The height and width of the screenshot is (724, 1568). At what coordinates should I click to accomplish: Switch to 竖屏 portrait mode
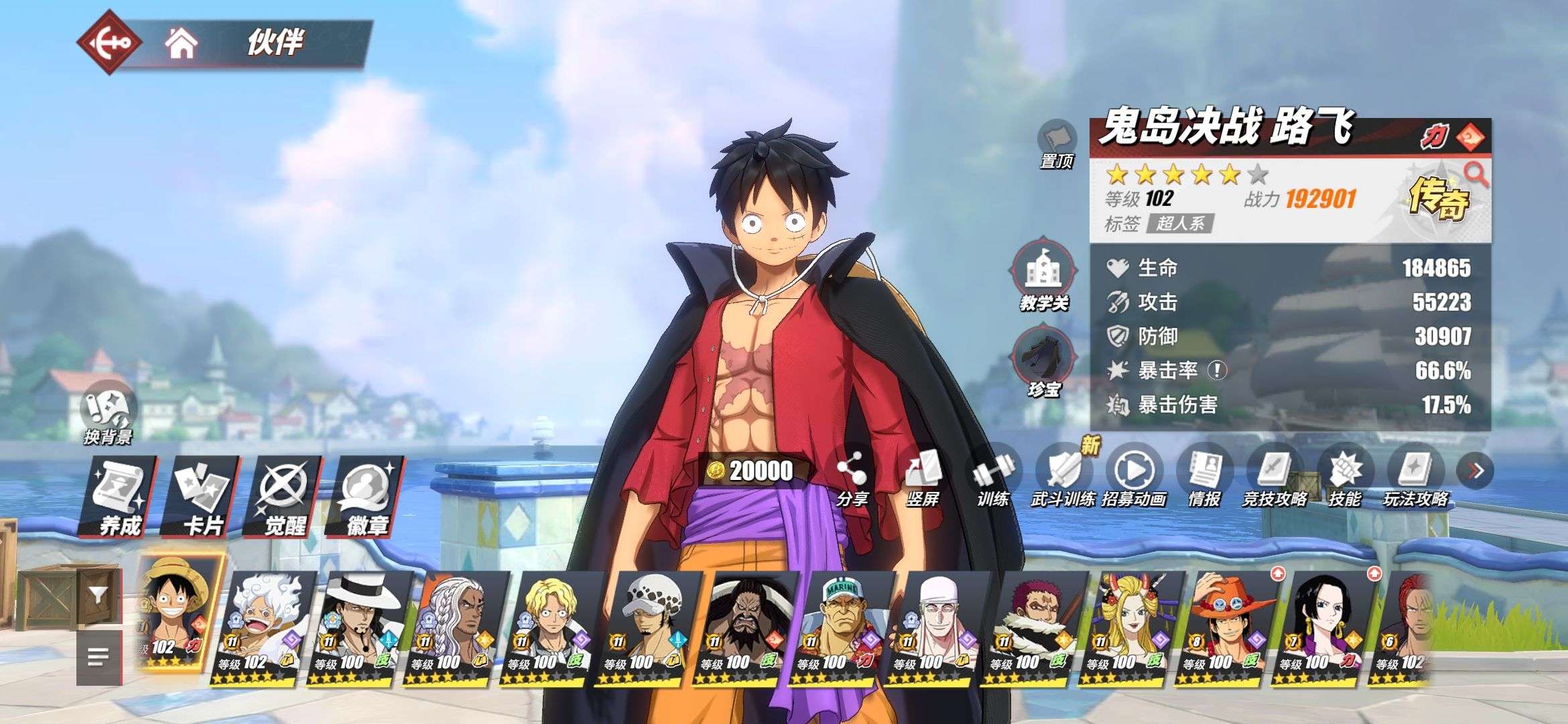click(x=922, y=477)
